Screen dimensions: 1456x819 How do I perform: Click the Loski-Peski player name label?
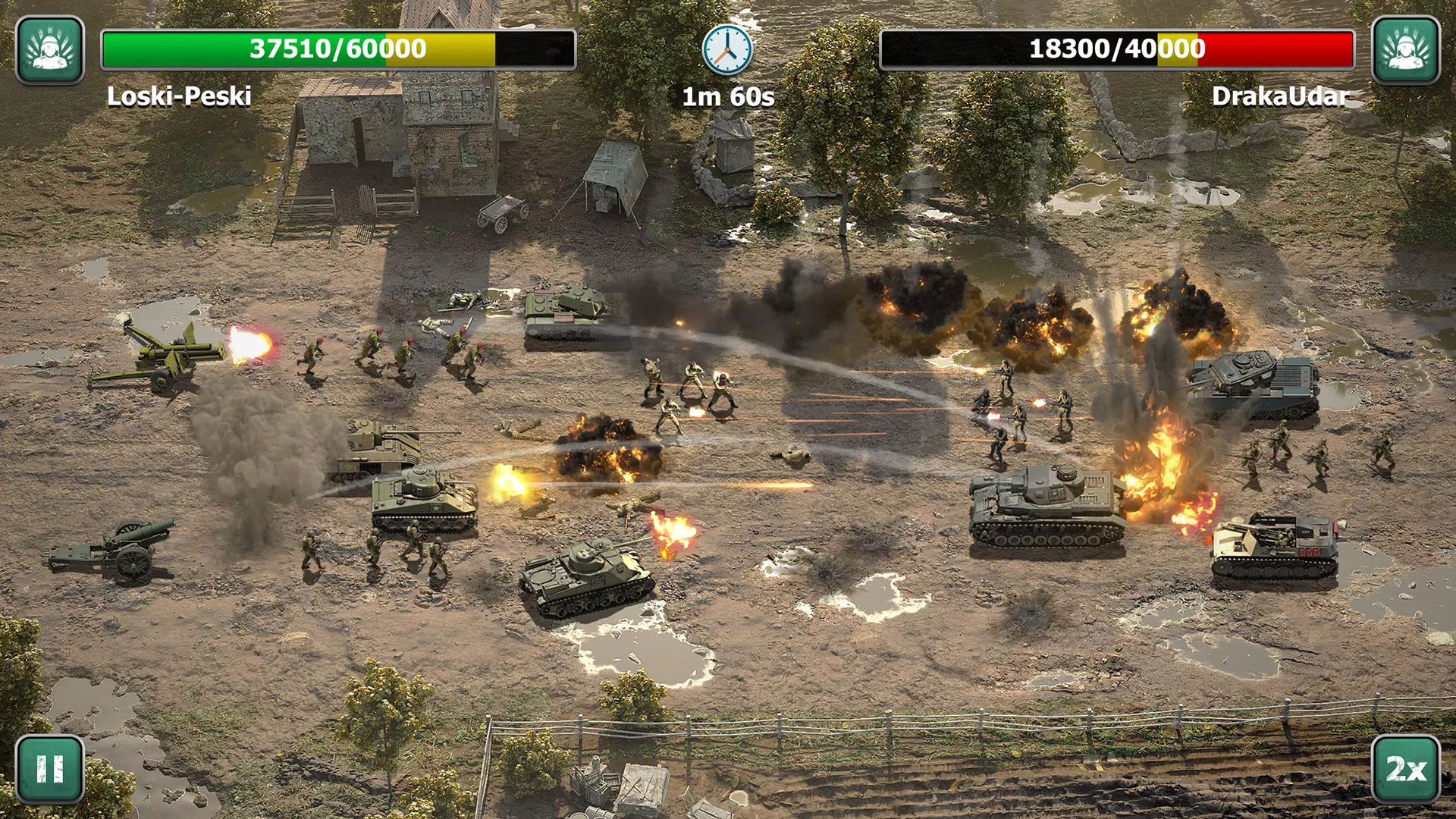click(177, 97)
